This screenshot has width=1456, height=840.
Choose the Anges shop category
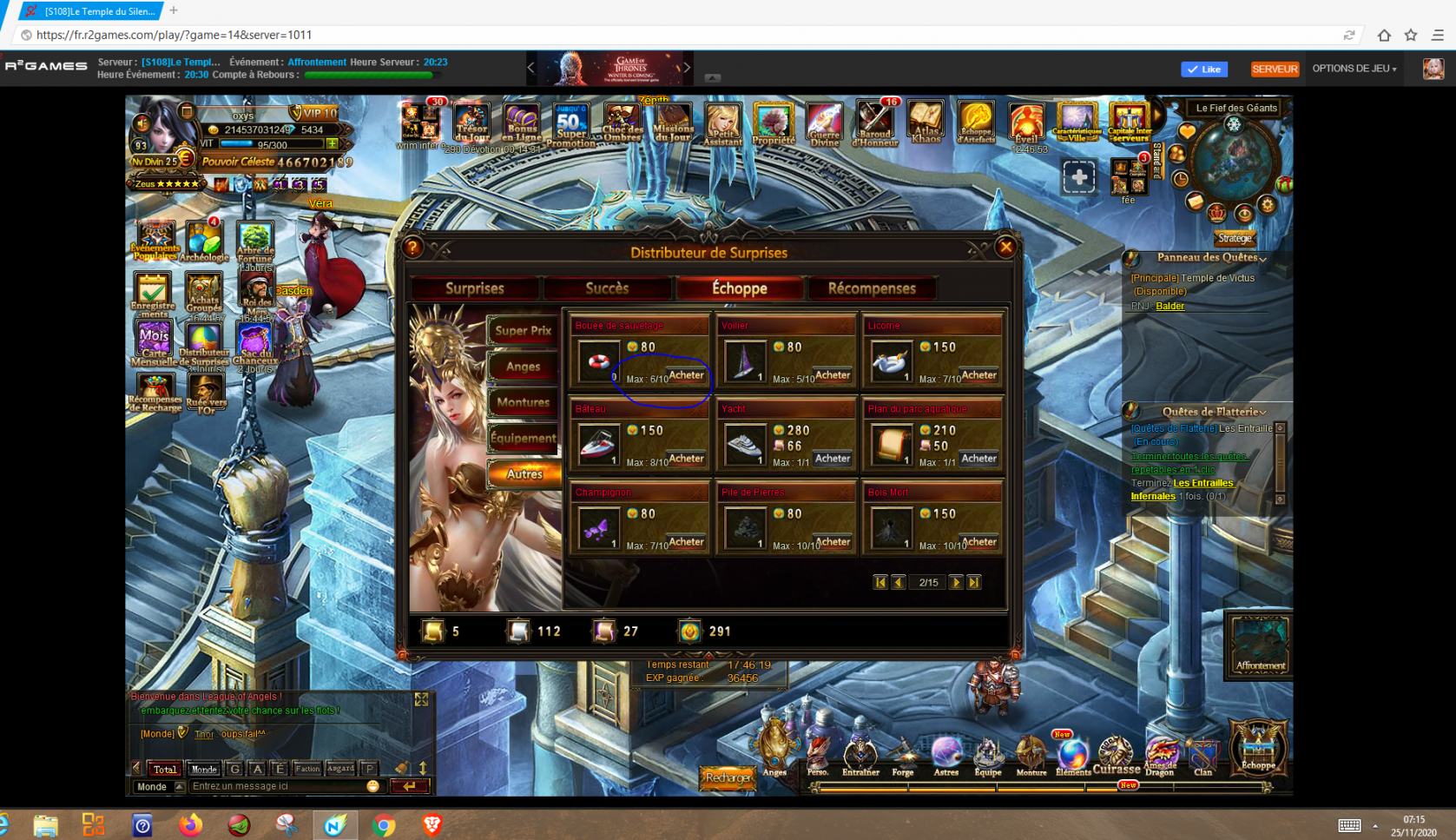coord(523,367)
